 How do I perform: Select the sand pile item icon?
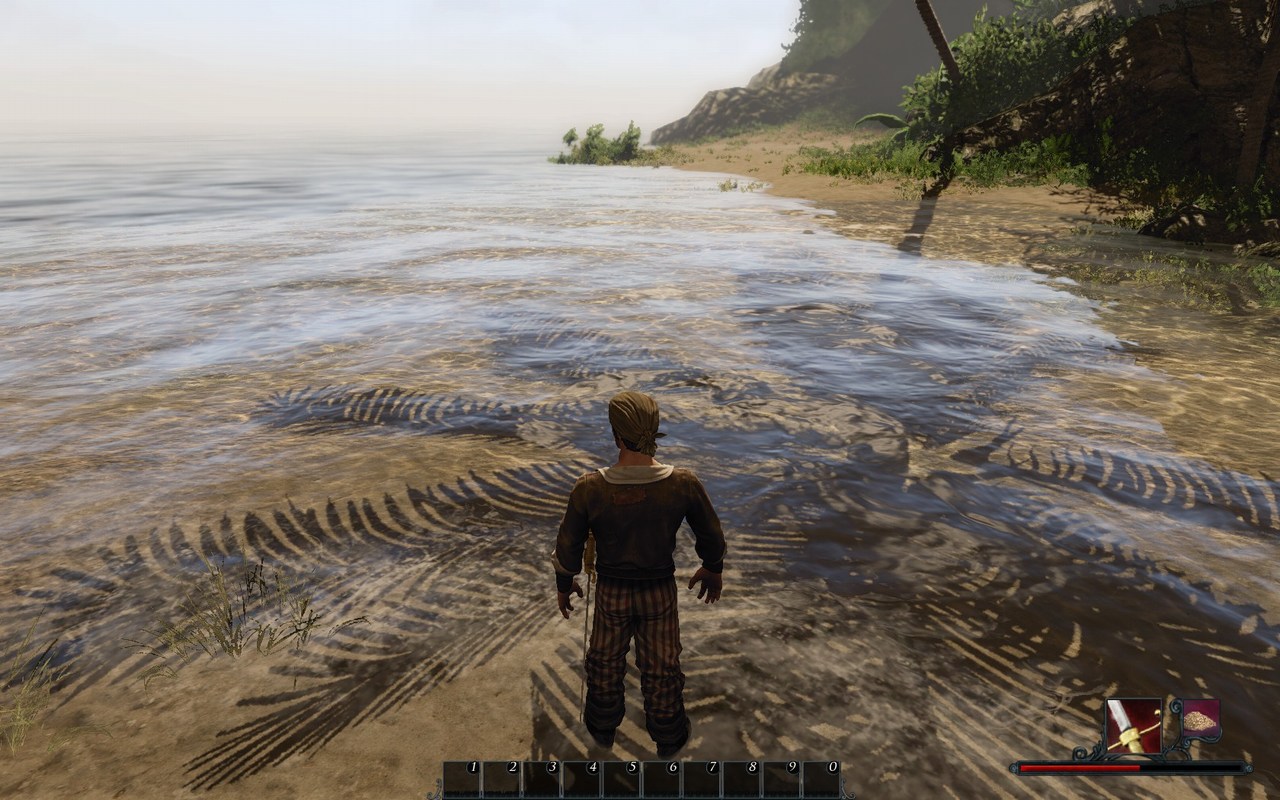point(1200,719)
